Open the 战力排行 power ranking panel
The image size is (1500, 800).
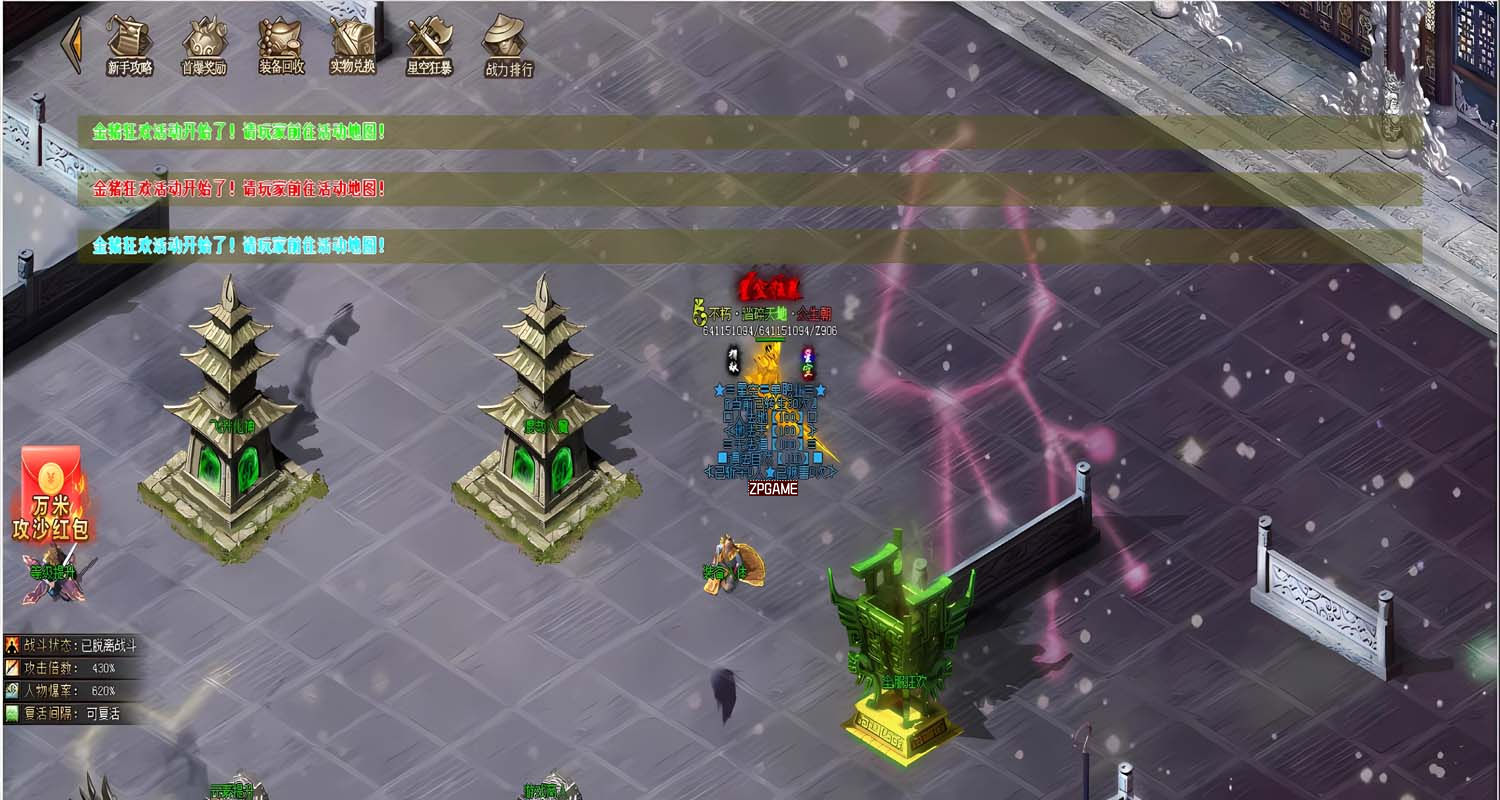point(506,45)
